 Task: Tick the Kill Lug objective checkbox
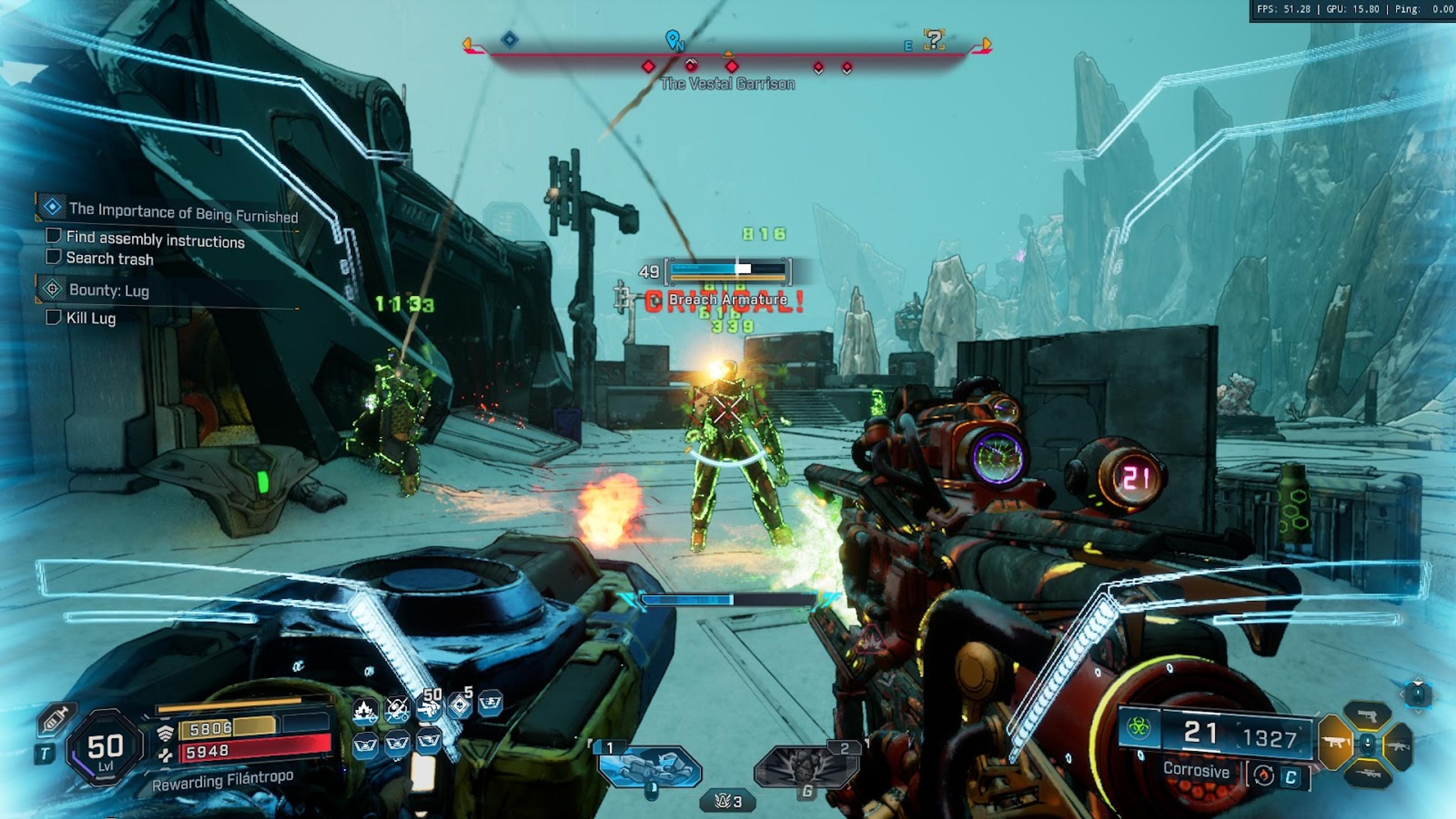pos(53,317)
